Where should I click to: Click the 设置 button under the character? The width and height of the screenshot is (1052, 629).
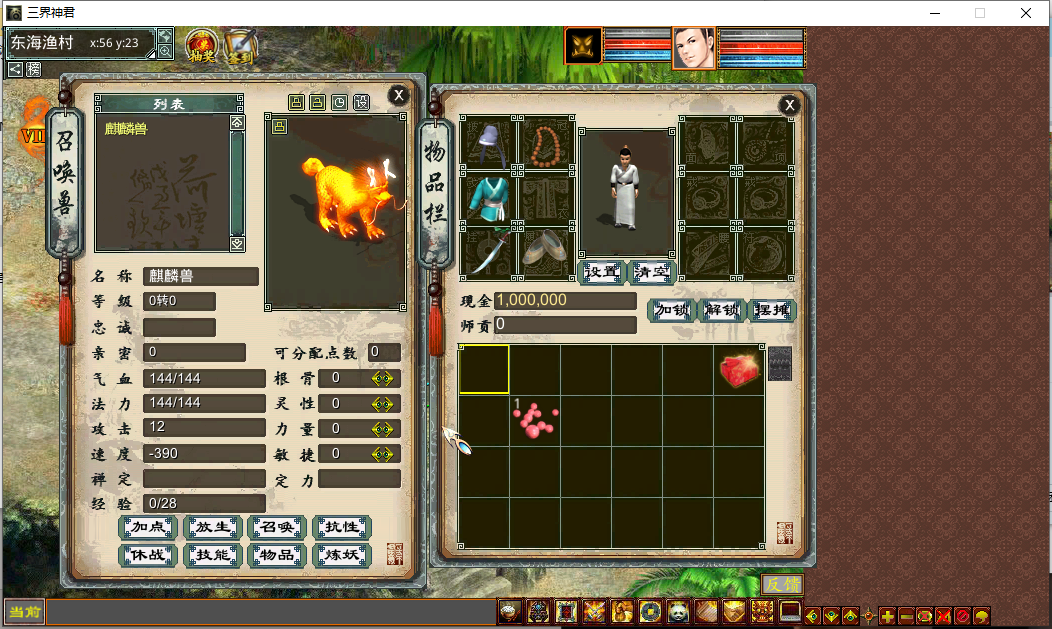pyautogui.click(x=602, y=272)
